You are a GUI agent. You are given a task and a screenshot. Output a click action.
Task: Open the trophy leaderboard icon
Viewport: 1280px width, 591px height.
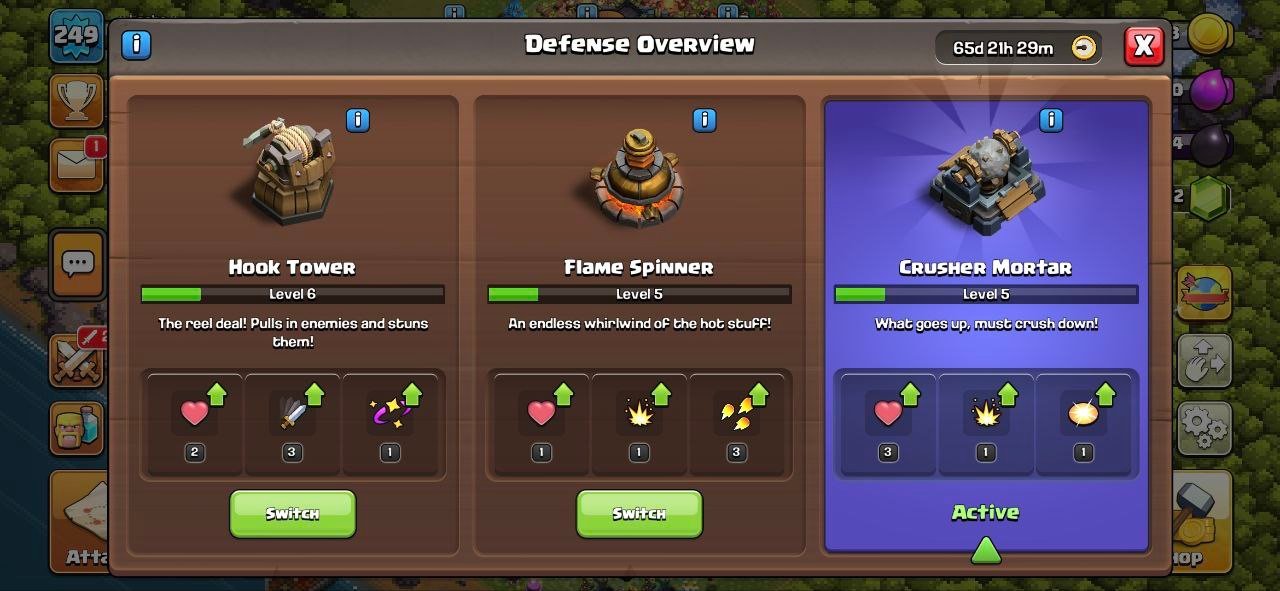(76, 100)
